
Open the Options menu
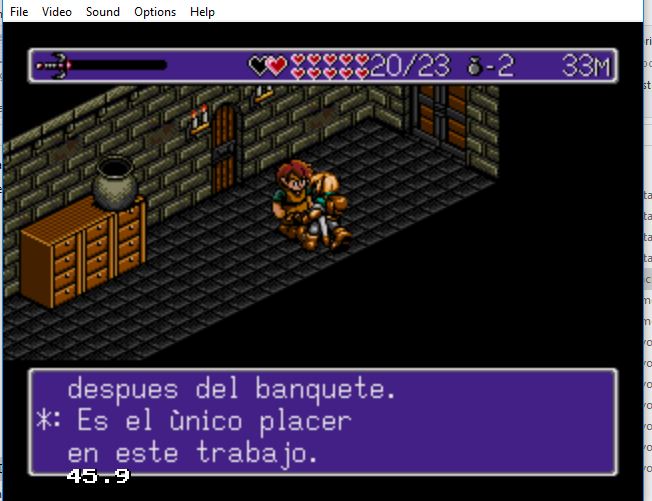coord(154,12)
